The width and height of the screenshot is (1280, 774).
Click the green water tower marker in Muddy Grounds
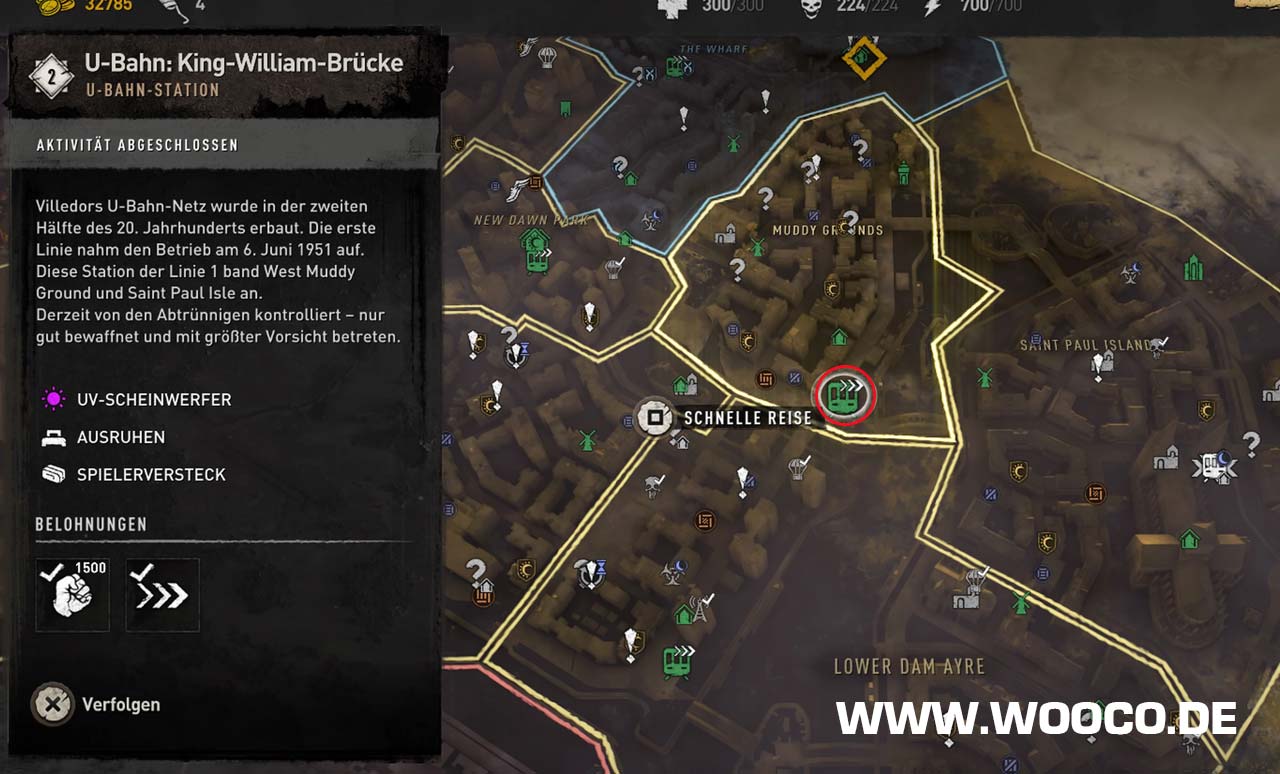click(904, 171)
